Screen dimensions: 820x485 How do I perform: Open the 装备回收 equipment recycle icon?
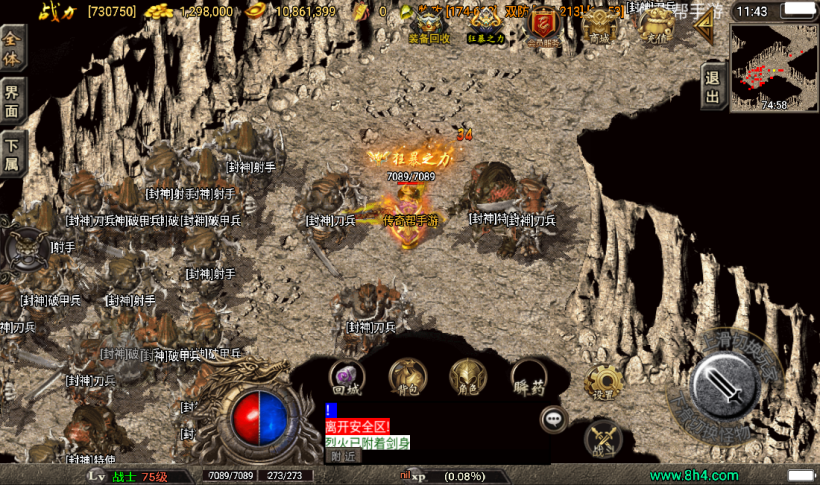[x=430, y=24]
